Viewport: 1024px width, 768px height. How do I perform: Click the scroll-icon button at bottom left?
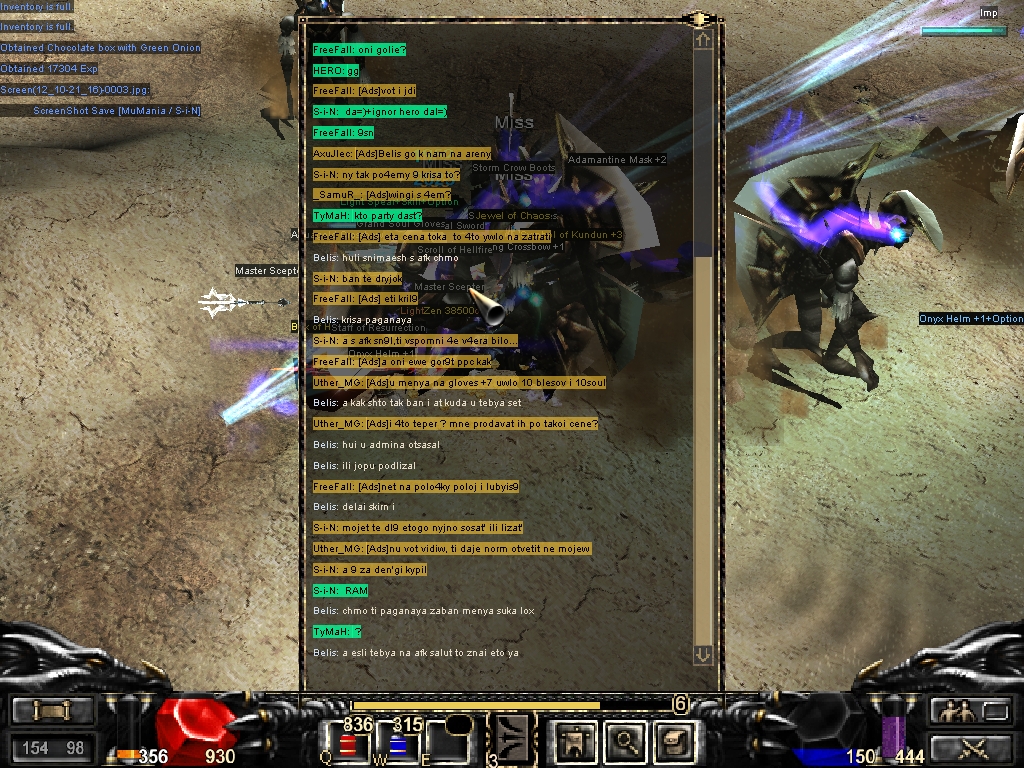52,711
